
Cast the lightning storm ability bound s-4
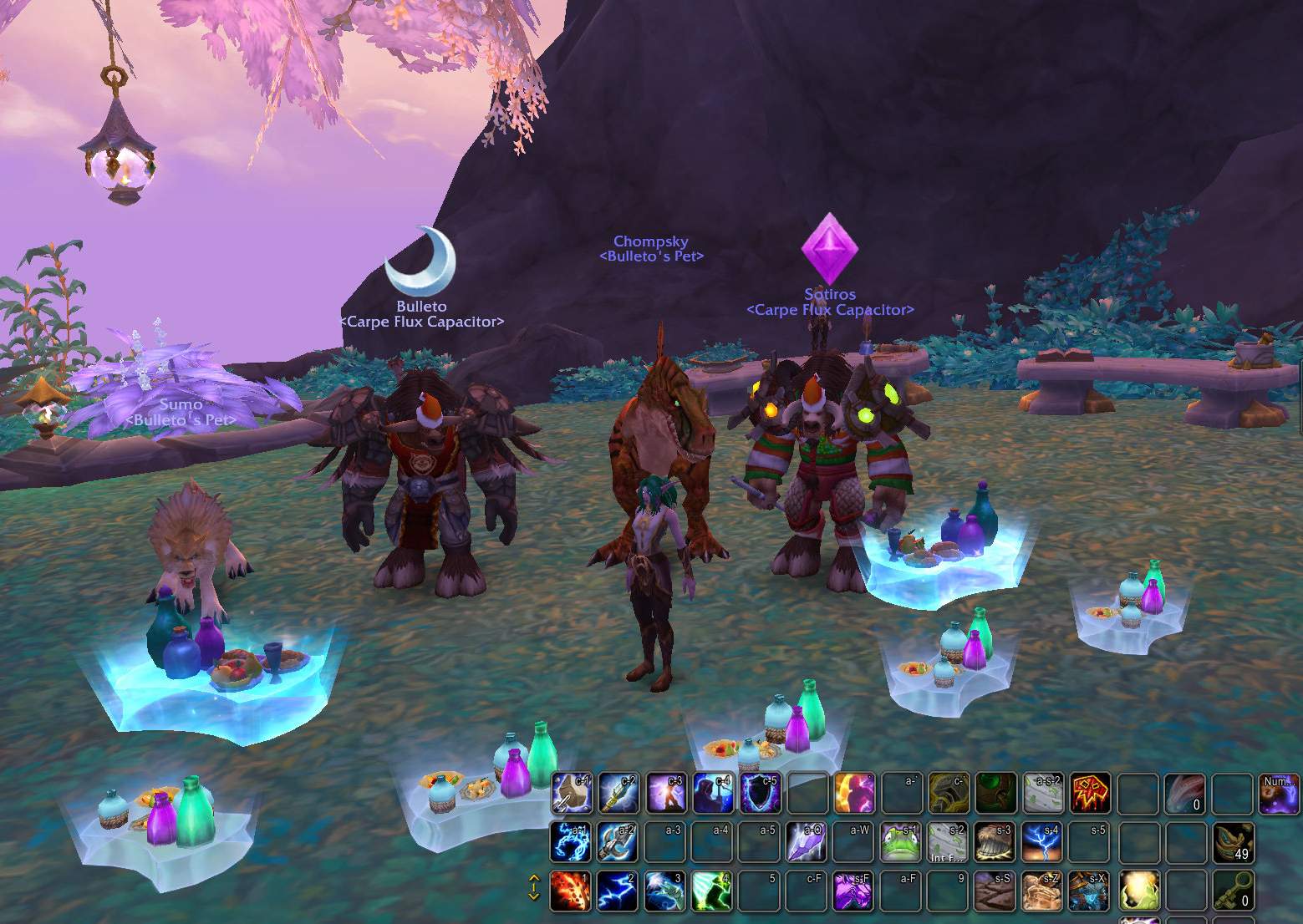click(x=1042, y=841)
